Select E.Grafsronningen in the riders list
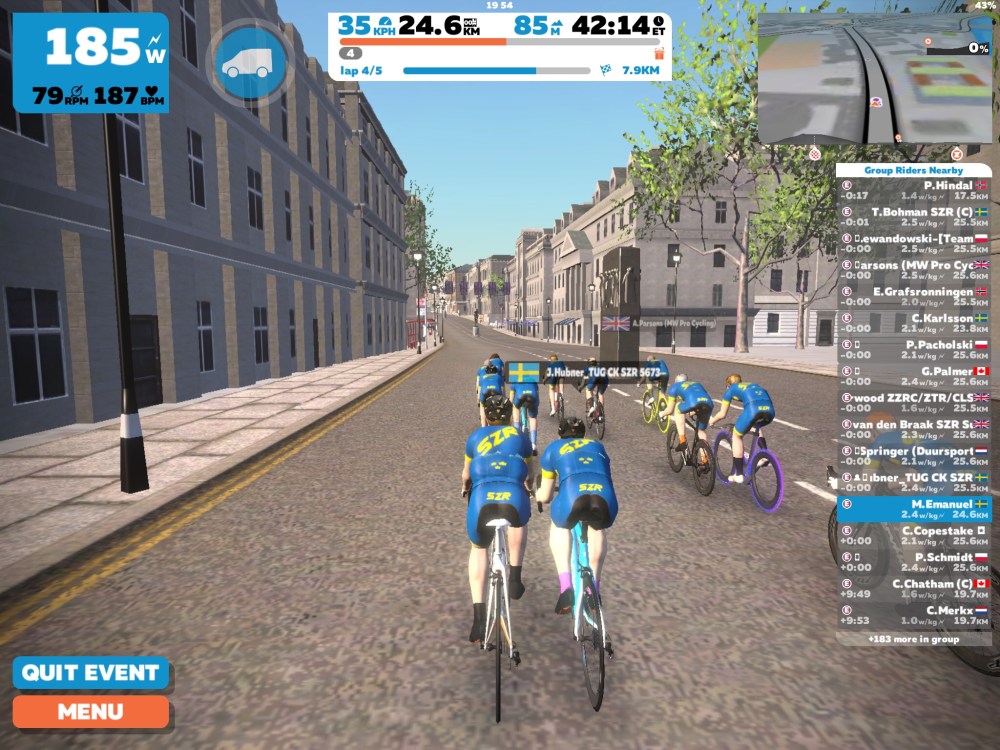1000x750 pixels. click(x=913, y=297)
